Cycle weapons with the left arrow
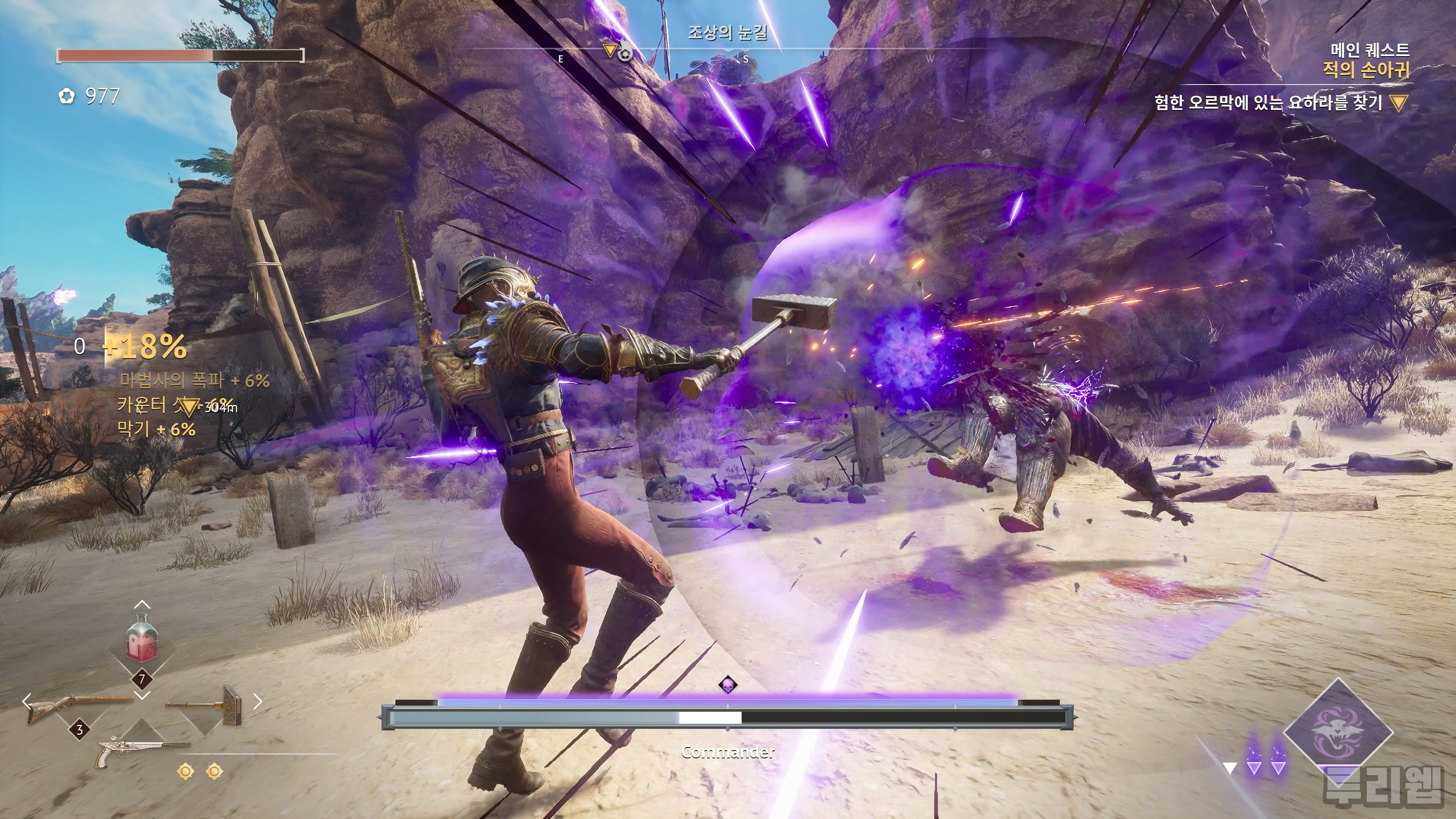The image size is (1456, 819). coord(26,702)
